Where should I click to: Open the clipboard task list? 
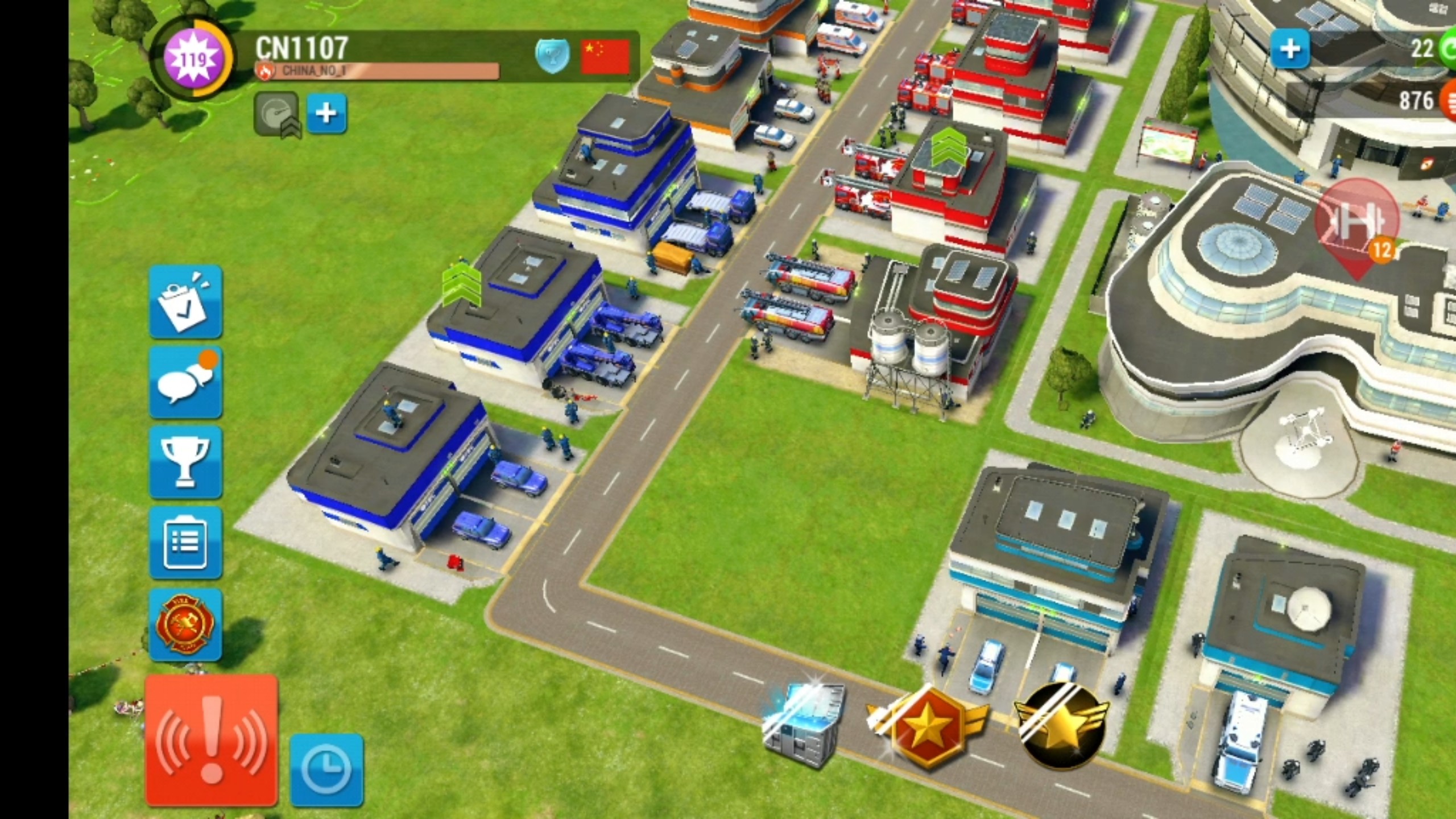click(185, 543)
